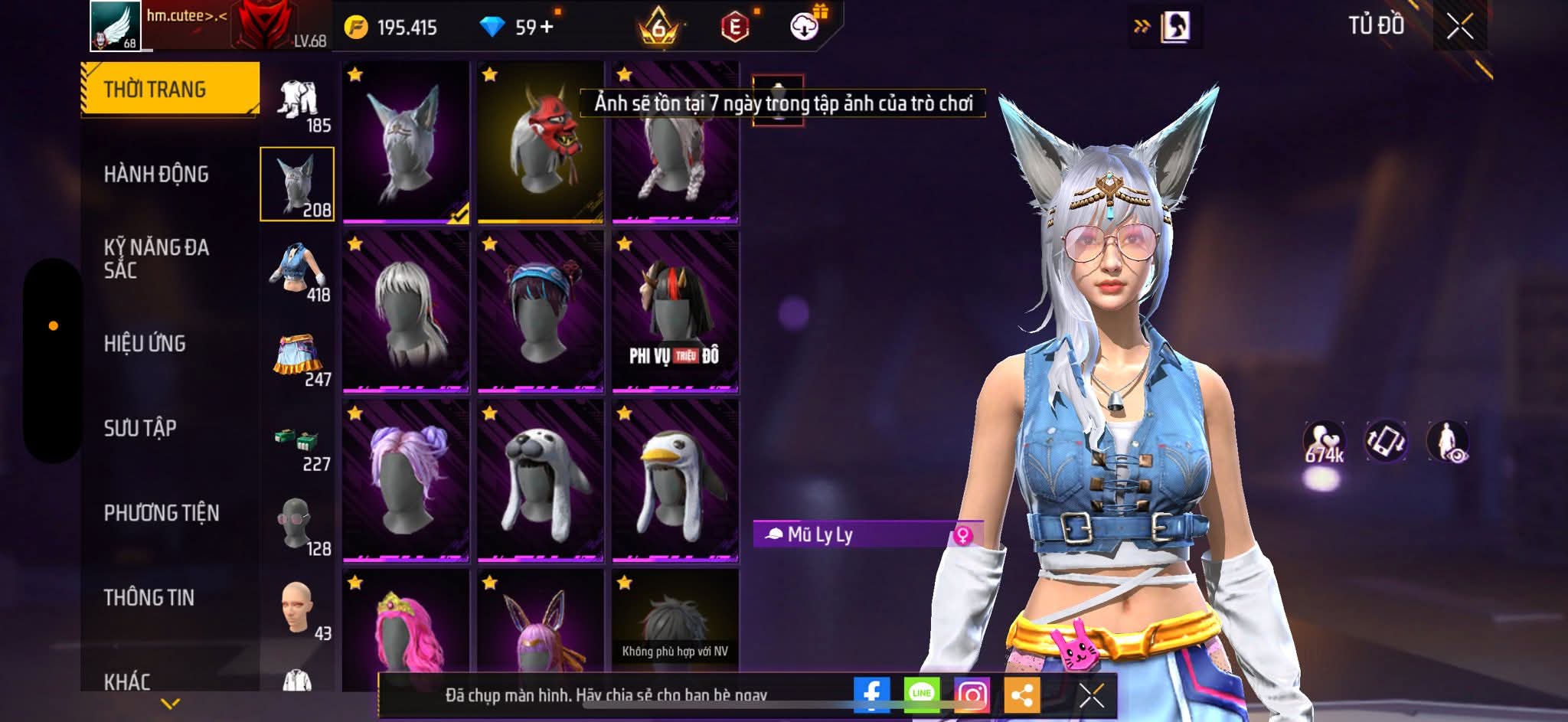The image size is (1568, 722).
Task: Choose the penguin hood hat
Action: tap(675, 480)
